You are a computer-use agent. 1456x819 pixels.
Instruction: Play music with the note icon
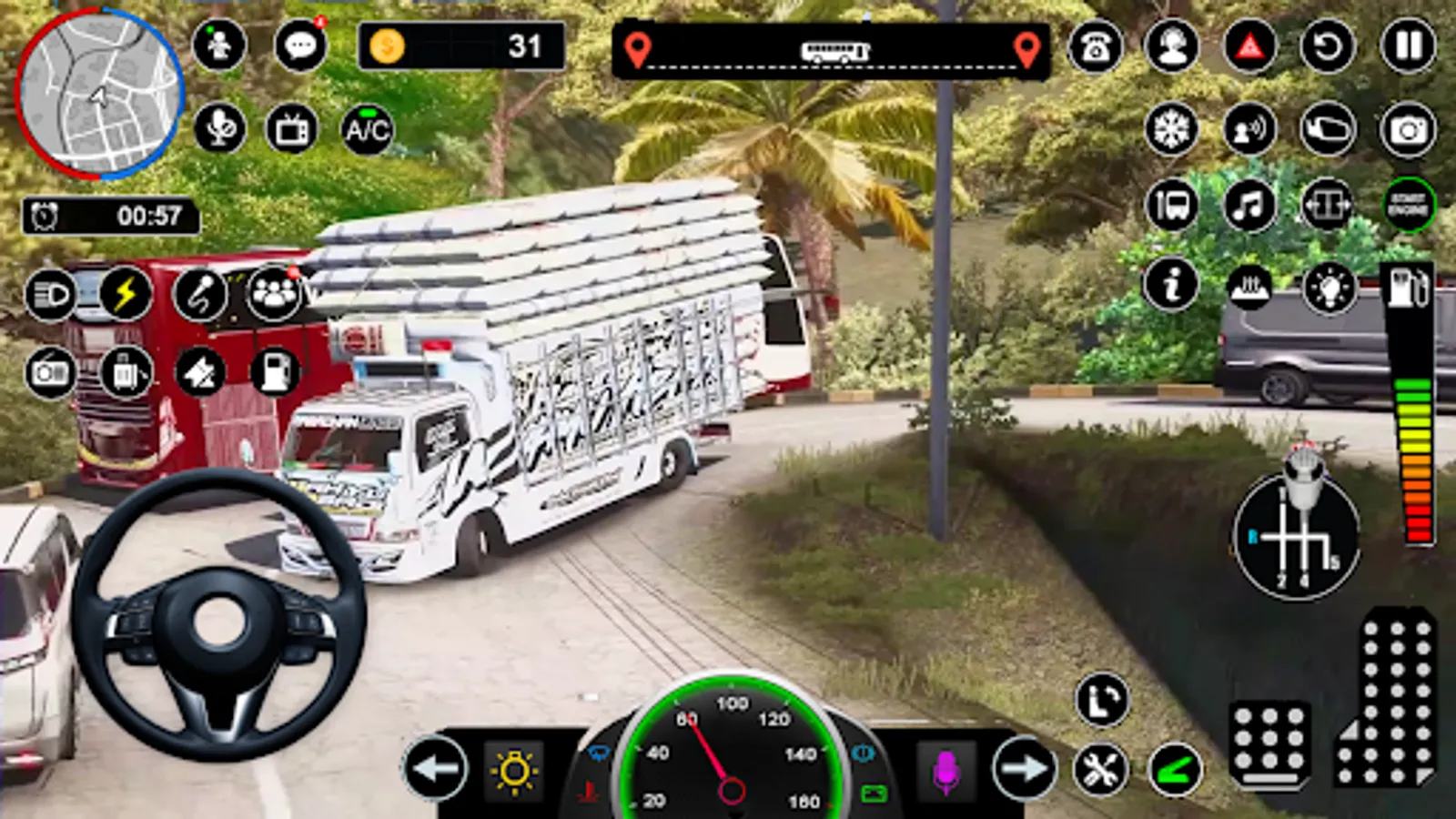[x=1249, y=205]
